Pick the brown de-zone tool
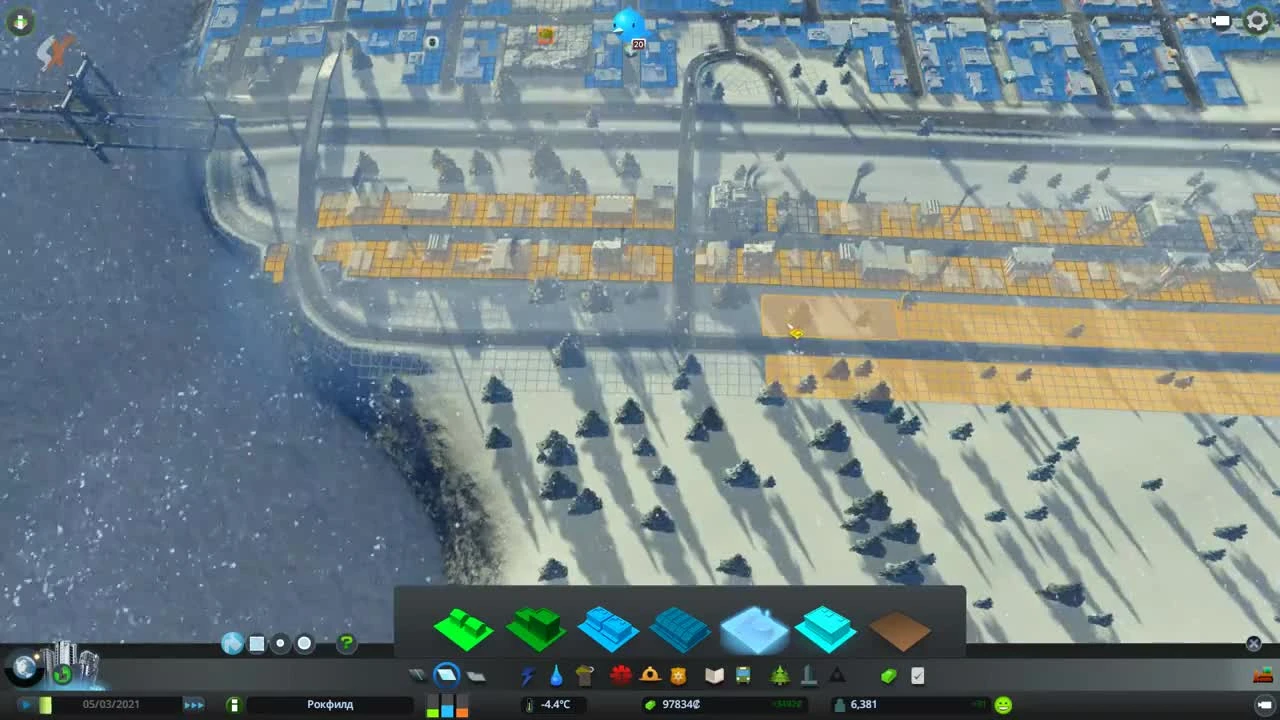The image size is (1280, 720). 898,630
